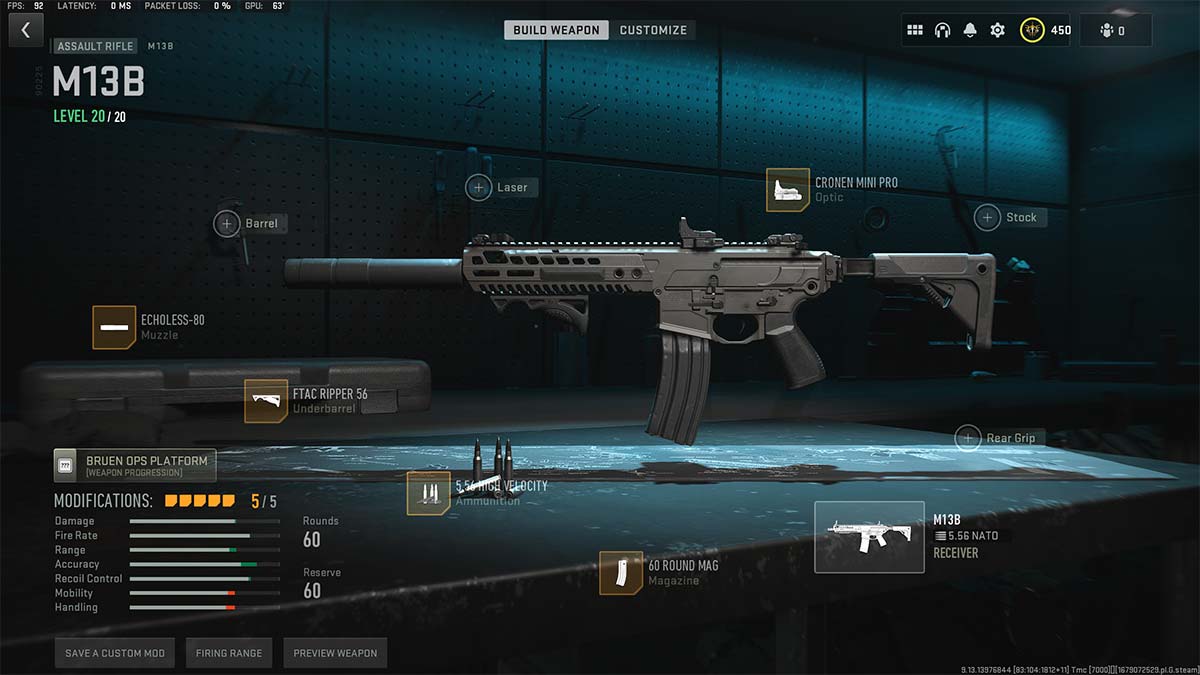The image size is (1200, 675).
Task: Open the grid menu icon
Action: [x=914, y=30]
